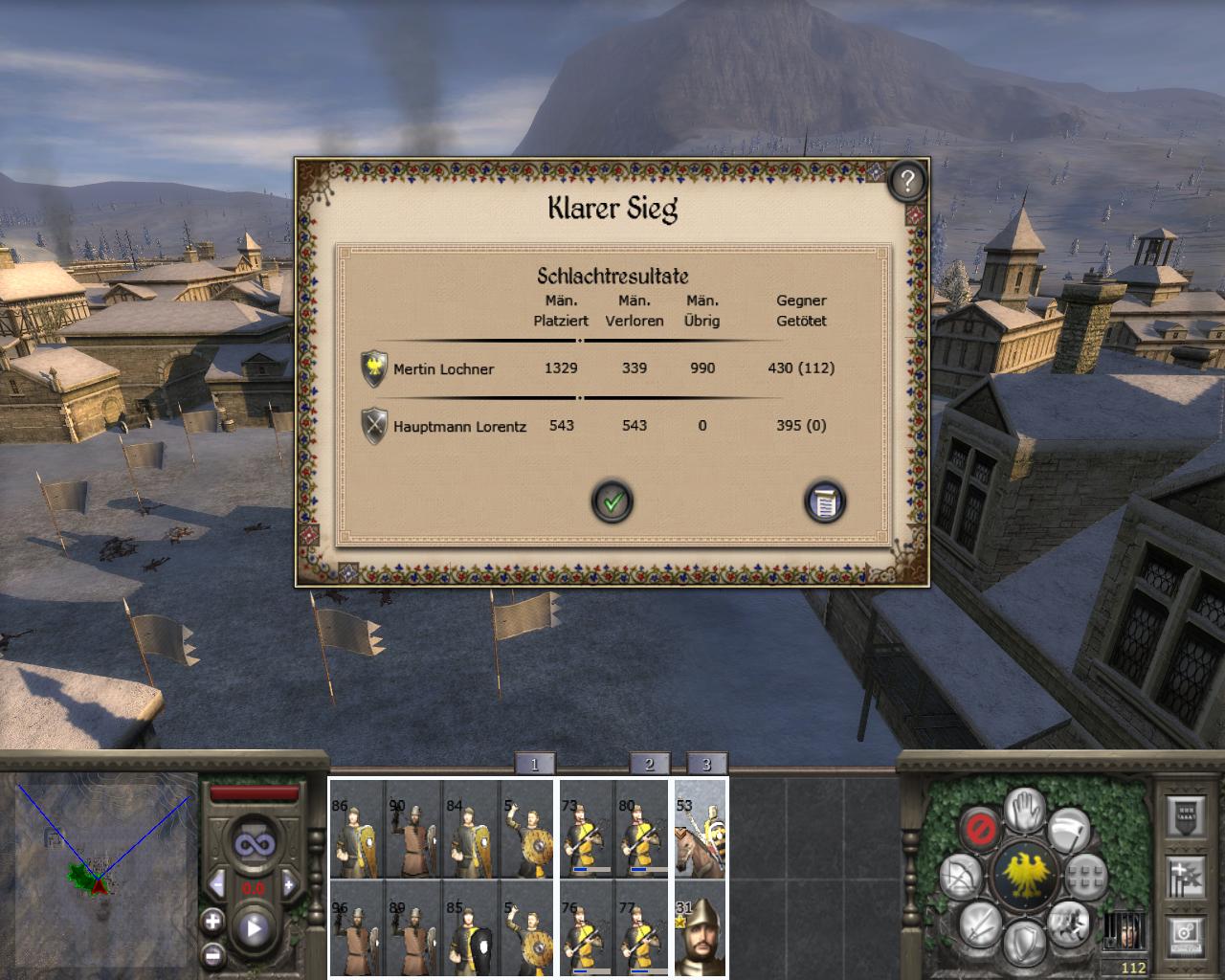1225x980 pixels.
Task: Select unit group tab 2
Action: coord(649,764)
